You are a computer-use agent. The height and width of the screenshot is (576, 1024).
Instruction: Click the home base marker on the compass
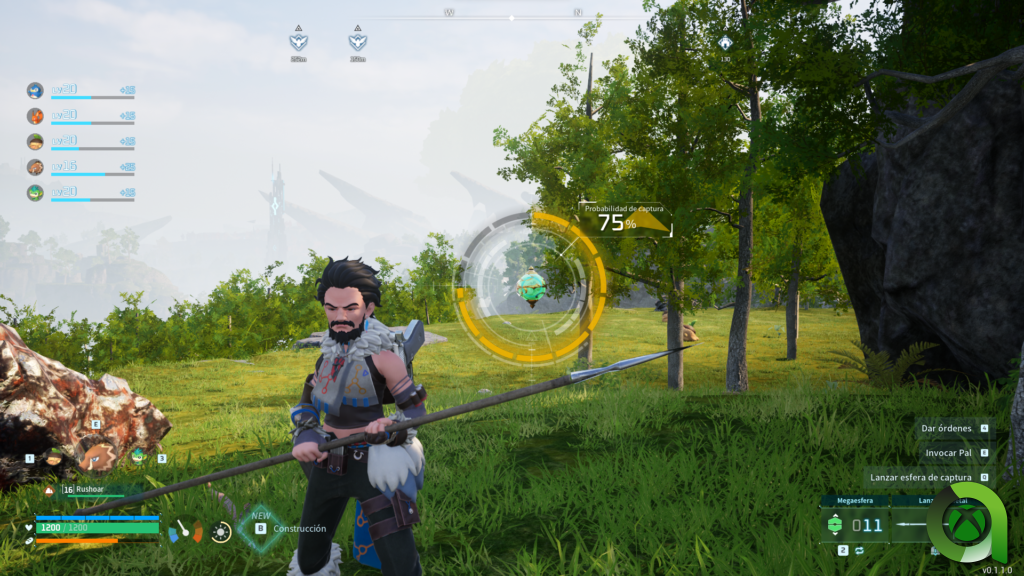[724, 44]
